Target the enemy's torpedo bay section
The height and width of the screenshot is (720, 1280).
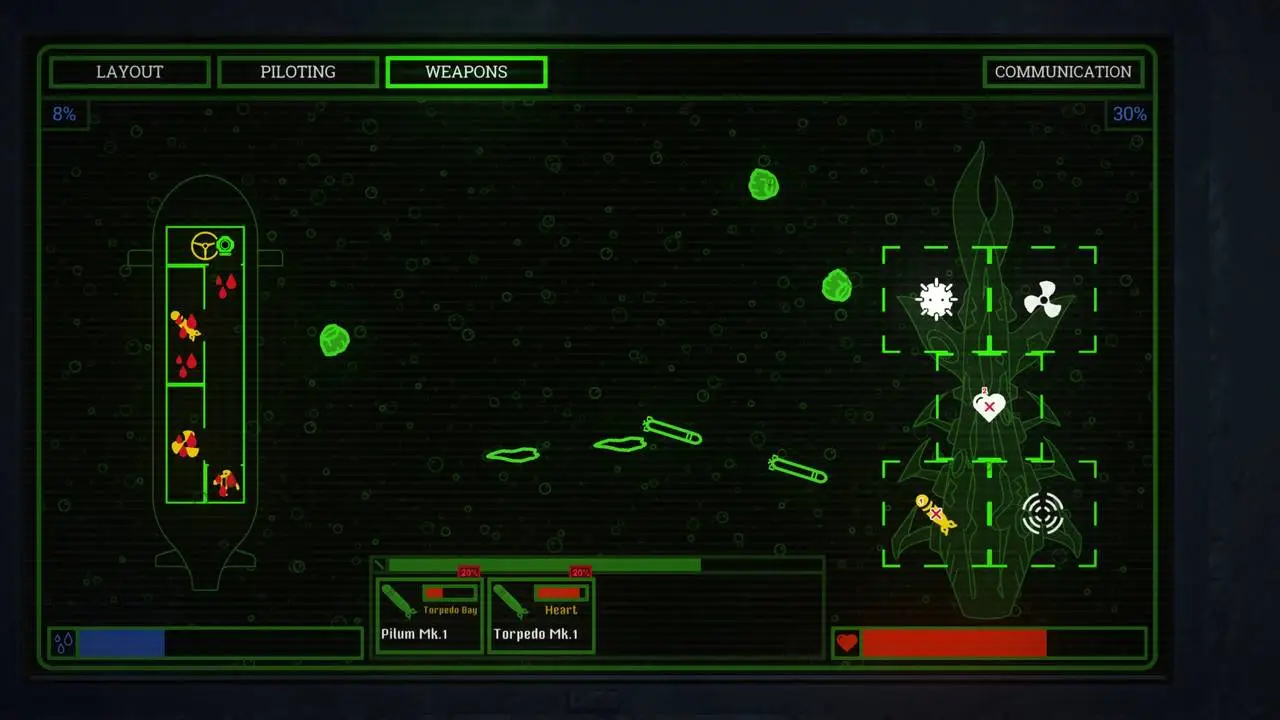tap(936, 514)
